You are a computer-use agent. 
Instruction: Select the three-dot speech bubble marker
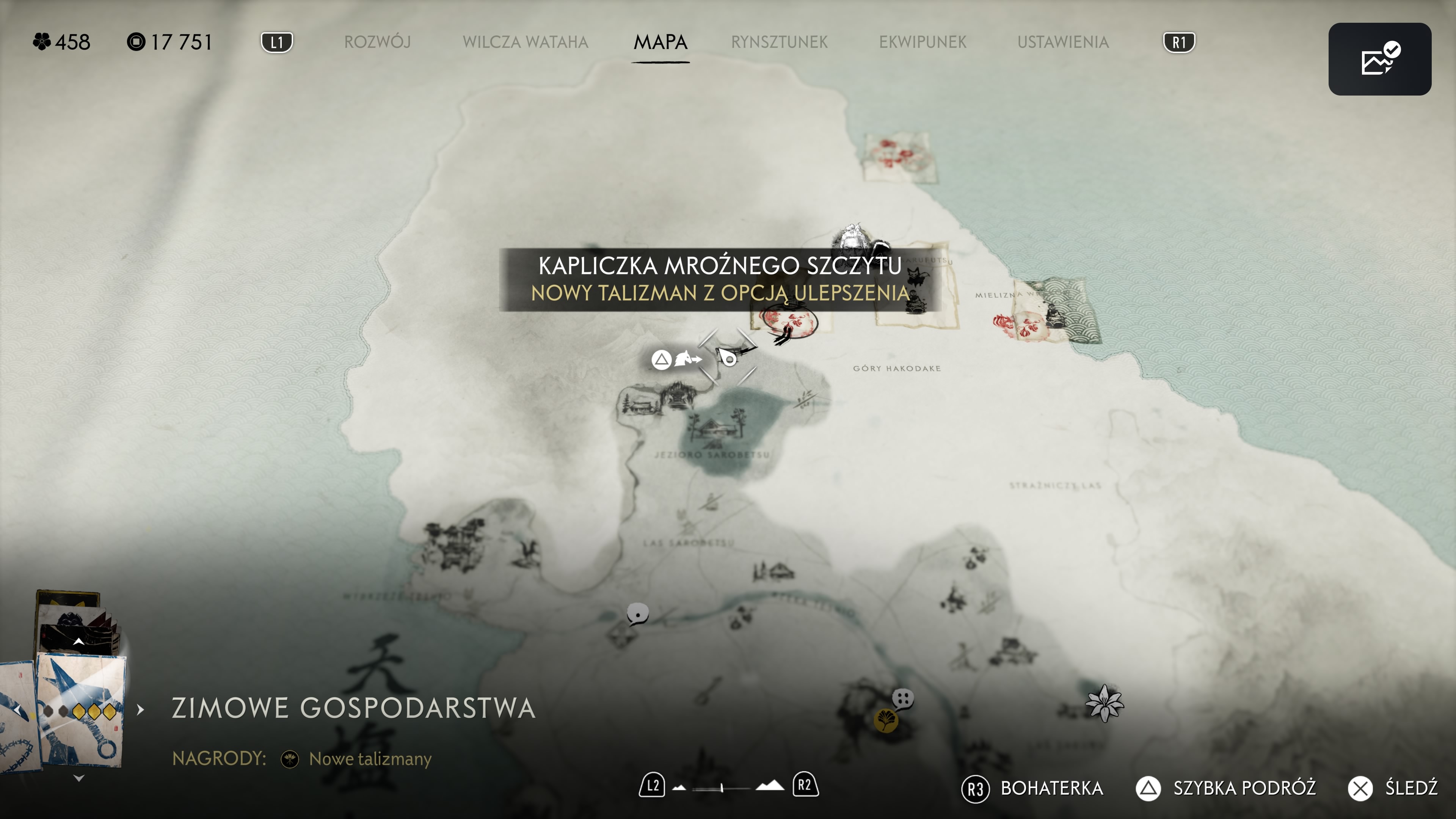[903, 698]
